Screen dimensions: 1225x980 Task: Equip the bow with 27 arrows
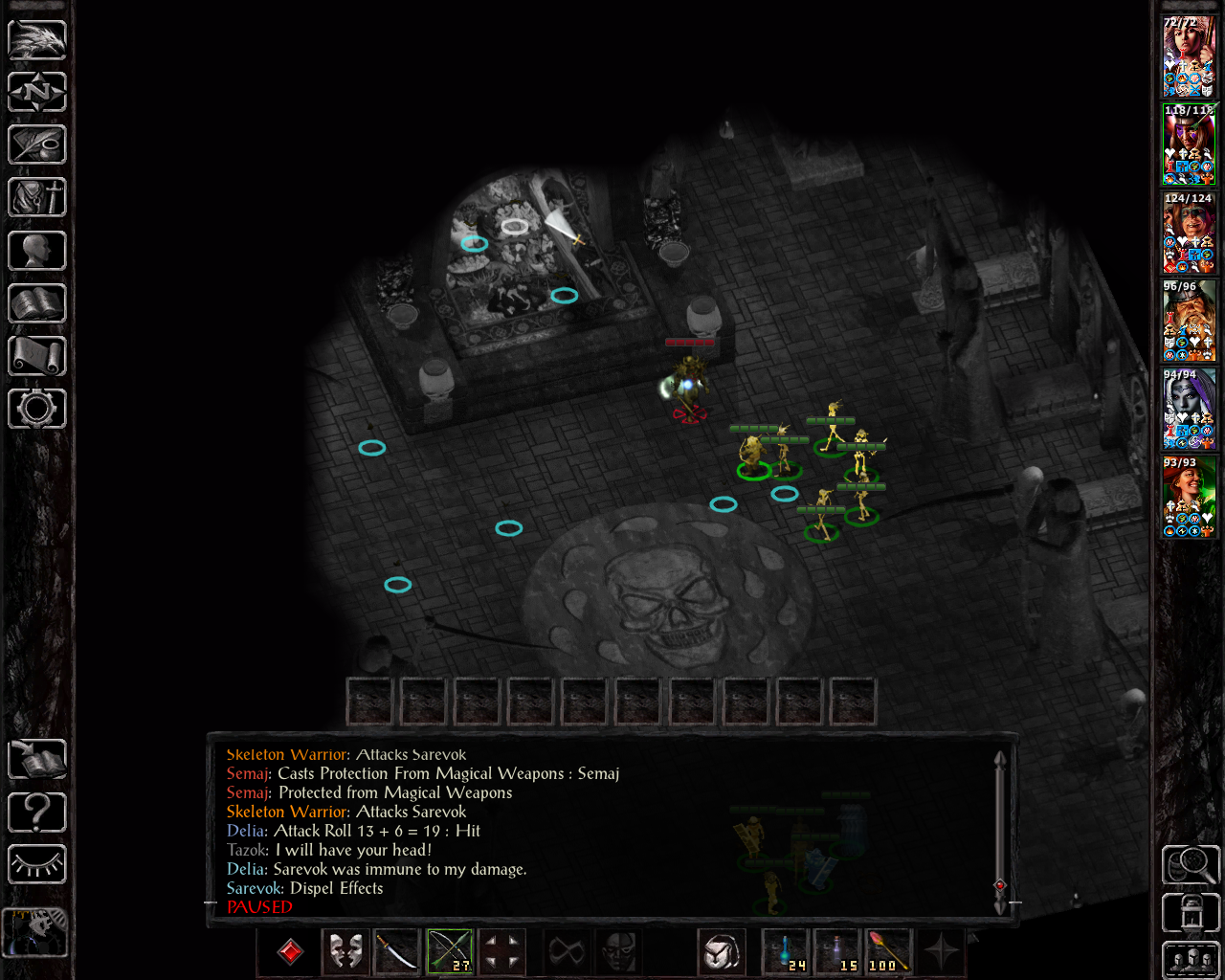tap(450, 951)
